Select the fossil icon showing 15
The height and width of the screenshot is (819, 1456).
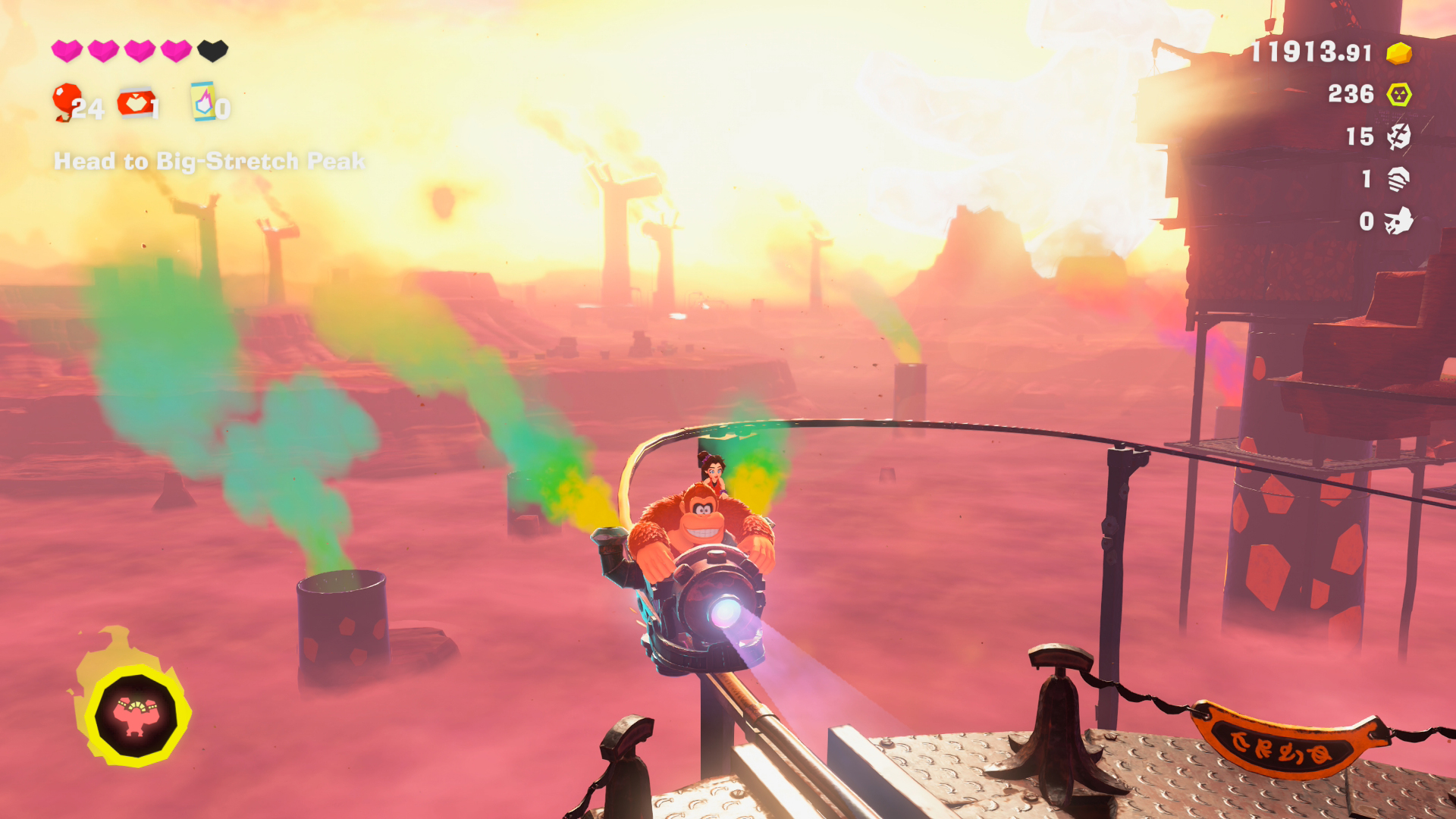1399,136
